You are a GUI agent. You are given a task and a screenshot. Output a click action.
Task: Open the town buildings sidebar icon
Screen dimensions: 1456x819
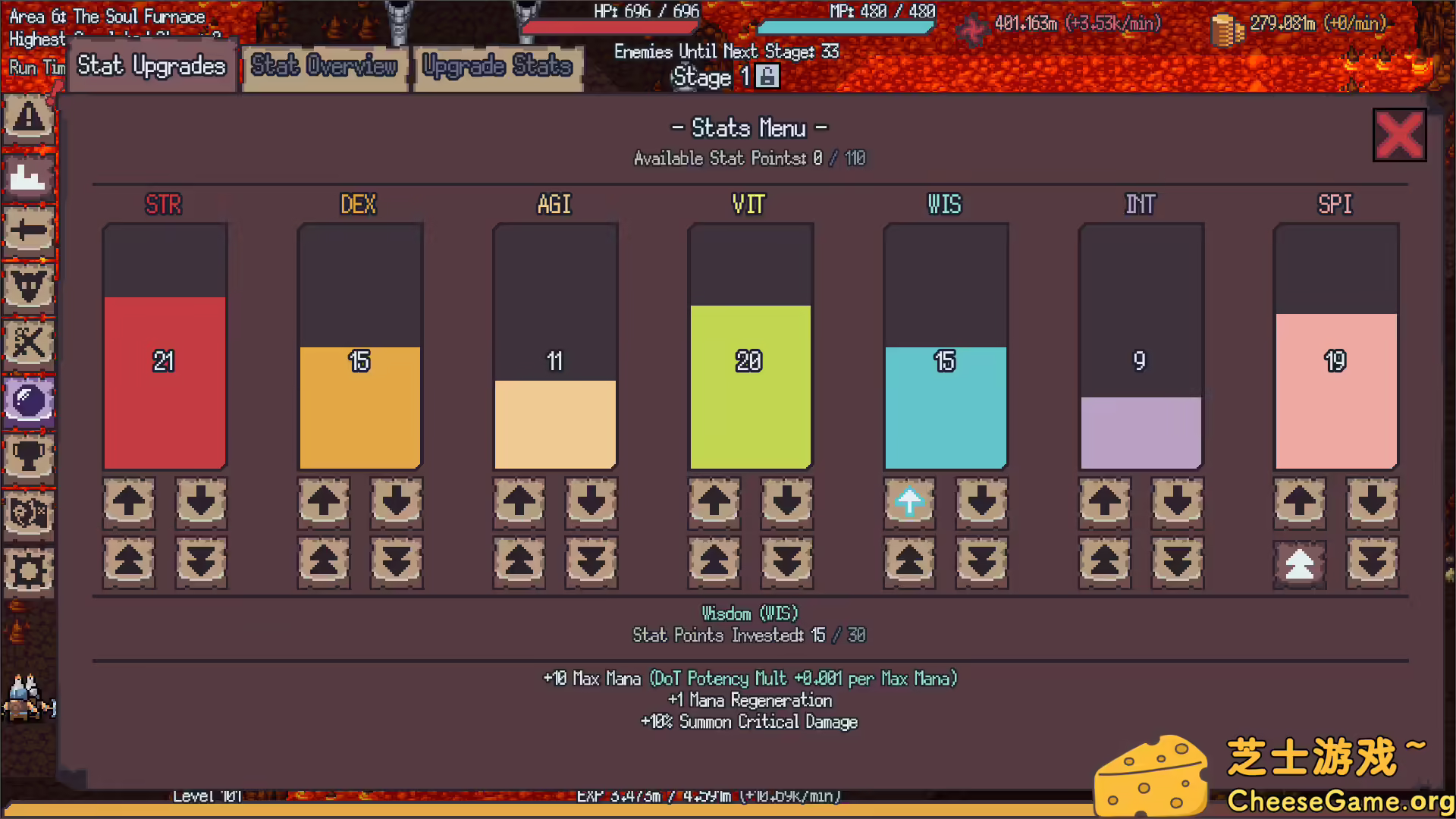28,177
